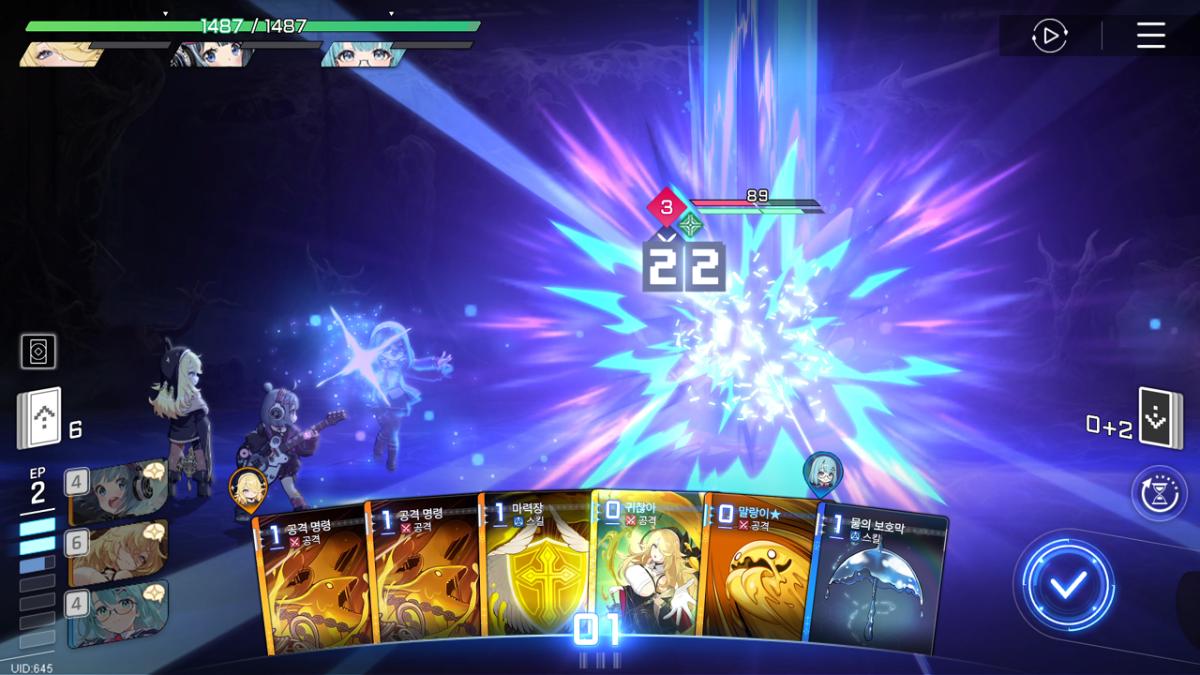Confirm turn with the blue checkmark button

click(1068, 586)
